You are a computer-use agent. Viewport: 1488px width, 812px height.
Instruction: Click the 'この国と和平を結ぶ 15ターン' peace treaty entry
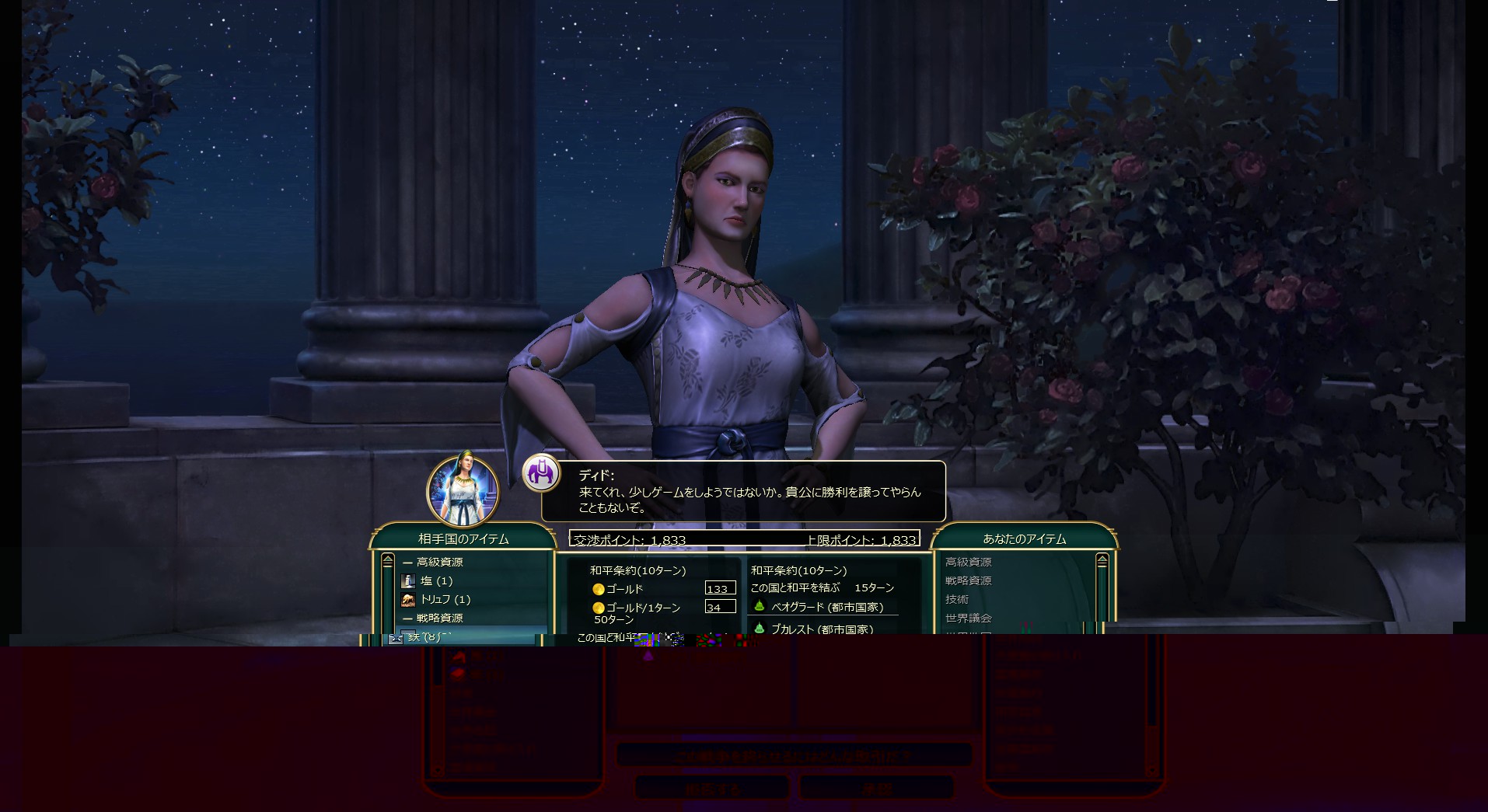pos(822,588)
